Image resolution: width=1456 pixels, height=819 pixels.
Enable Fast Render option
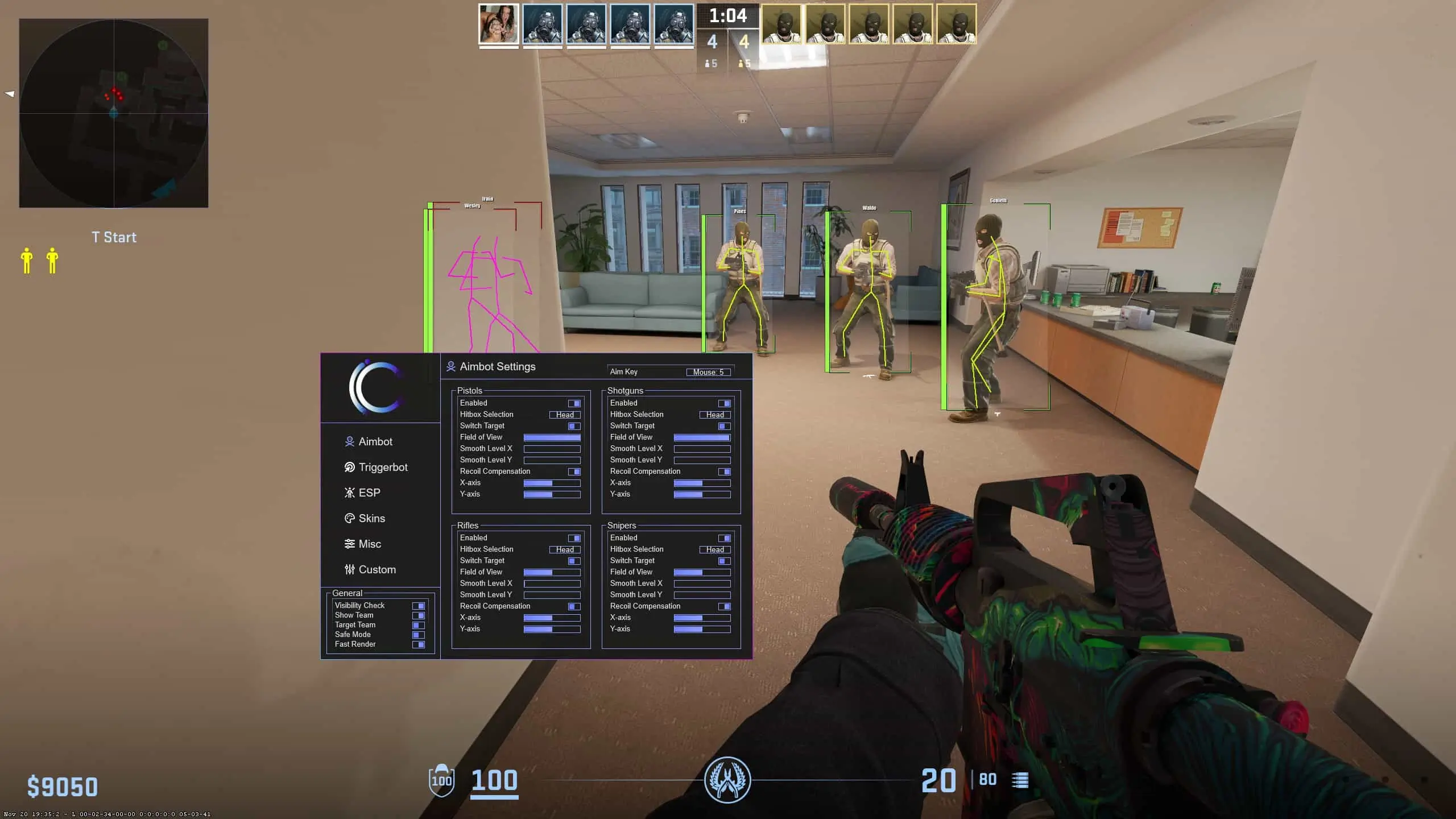(x=420, y=644)
